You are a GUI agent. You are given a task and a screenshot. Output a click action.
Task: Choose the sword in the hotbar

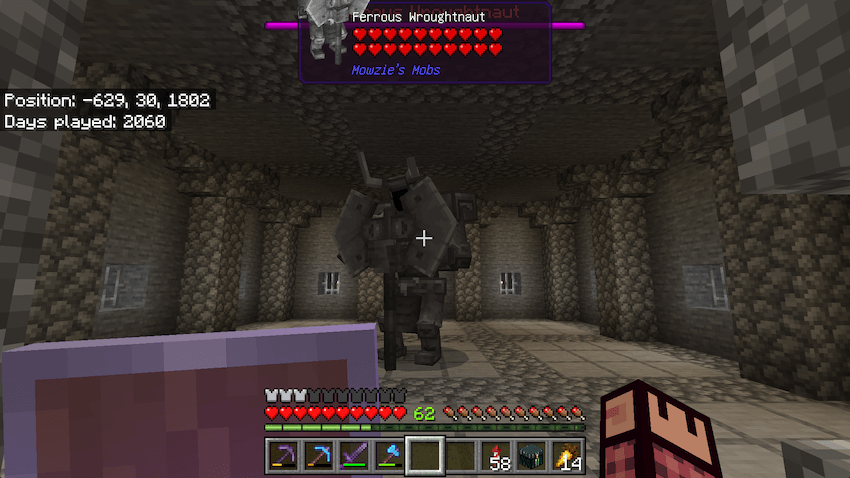coord(354,456)
